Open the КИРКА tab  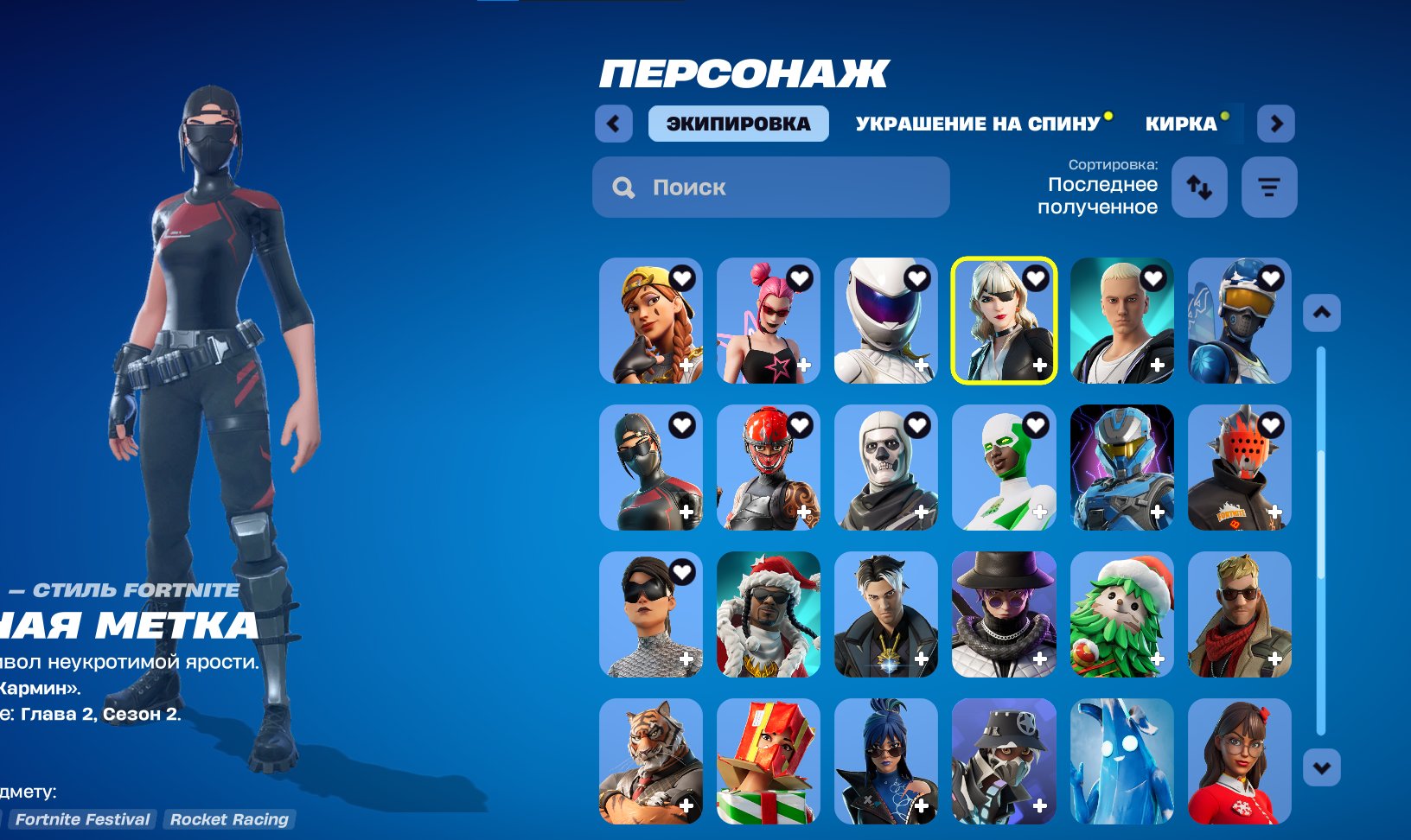click(x=1182, y=124)
